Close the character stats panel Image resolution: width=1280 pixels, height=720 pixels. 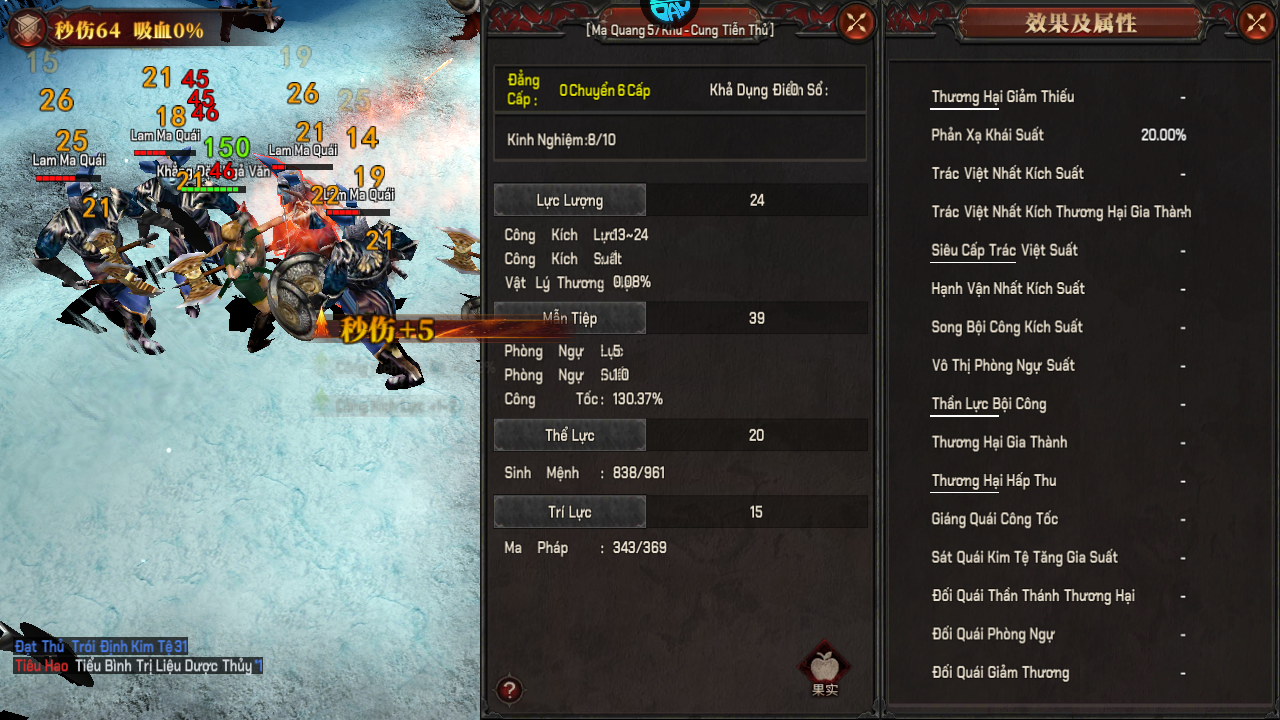coord(856,22)
